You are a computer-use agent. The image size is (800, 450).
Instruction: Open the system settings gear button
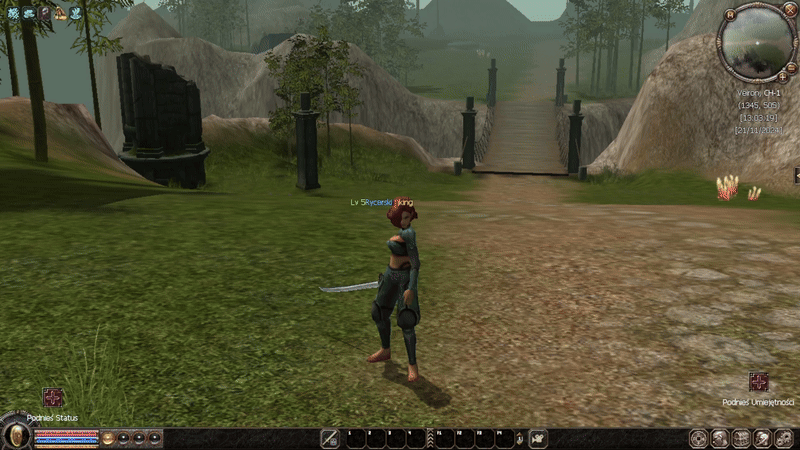[x=786, y=438]
